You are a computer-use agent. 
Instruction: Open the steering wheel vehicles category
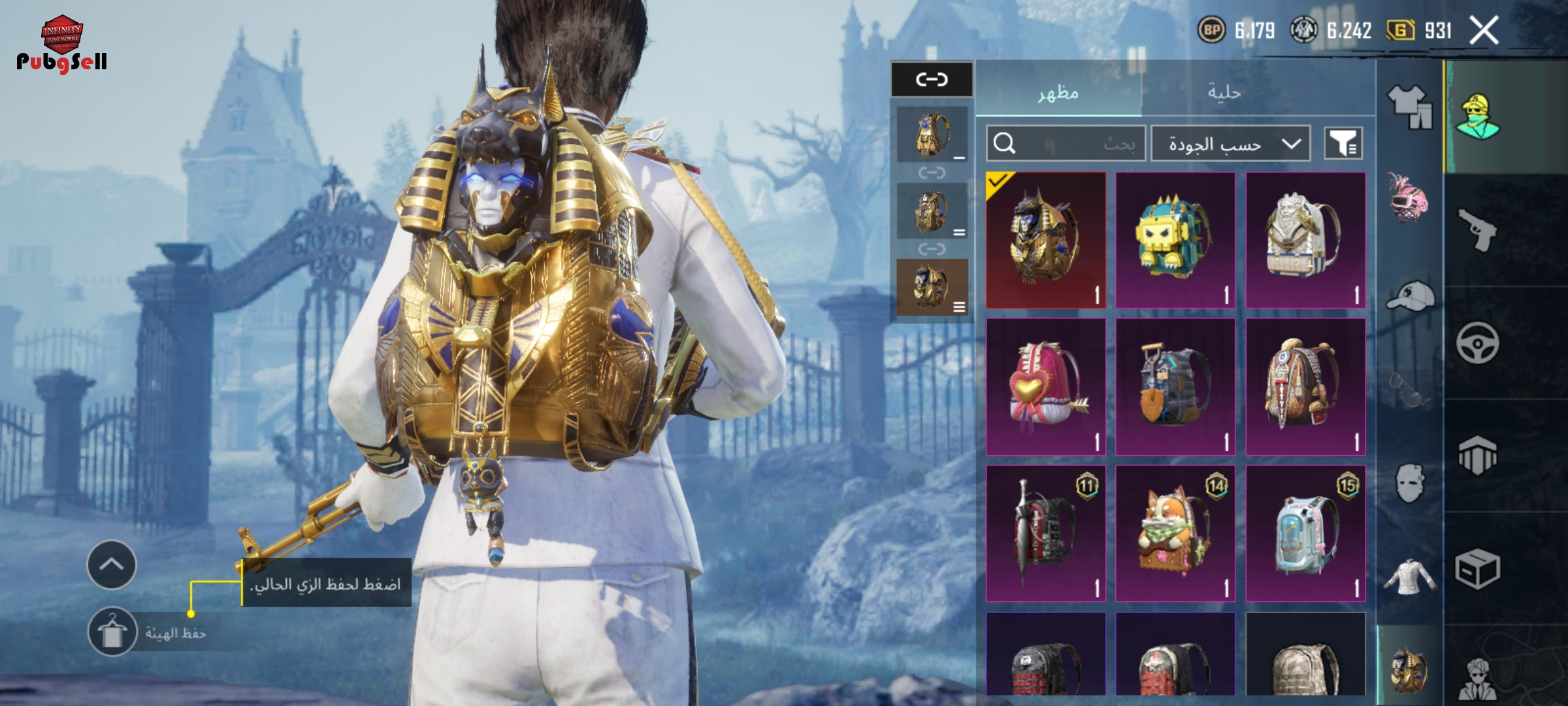[1478, 343]
